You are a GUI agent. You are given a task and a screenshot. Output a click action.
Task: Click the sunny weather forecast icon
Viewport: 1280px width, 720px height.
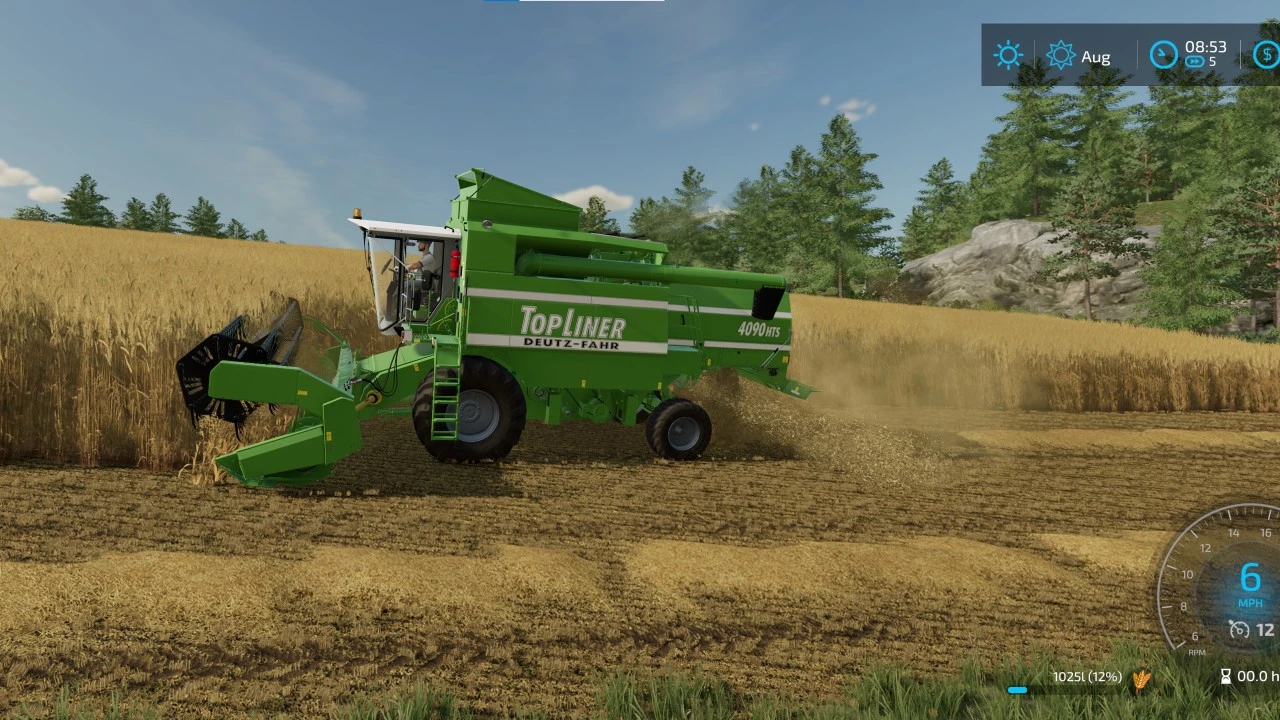pyautogui.click(x=1007, y=55)
